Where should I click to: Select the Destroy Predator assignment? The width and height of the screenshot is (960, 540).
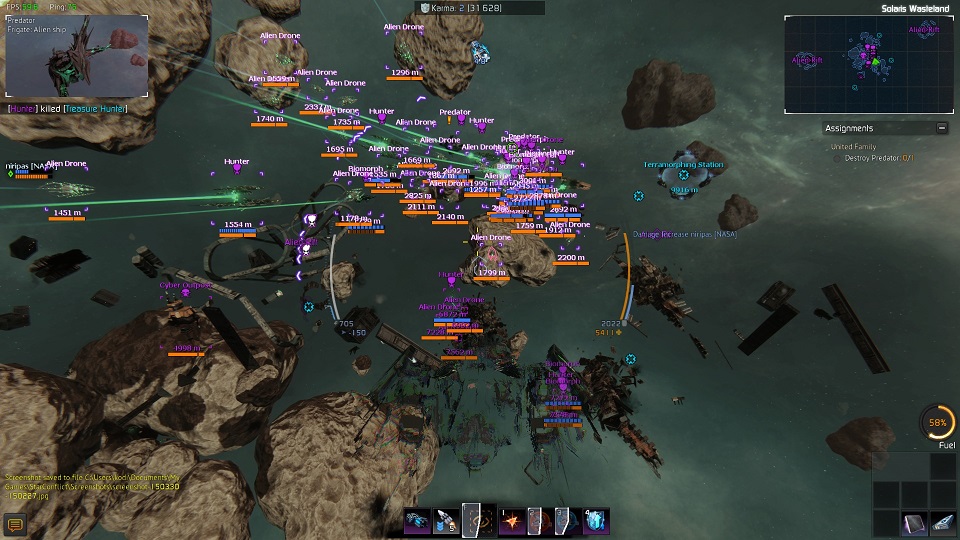pos(880,158)
